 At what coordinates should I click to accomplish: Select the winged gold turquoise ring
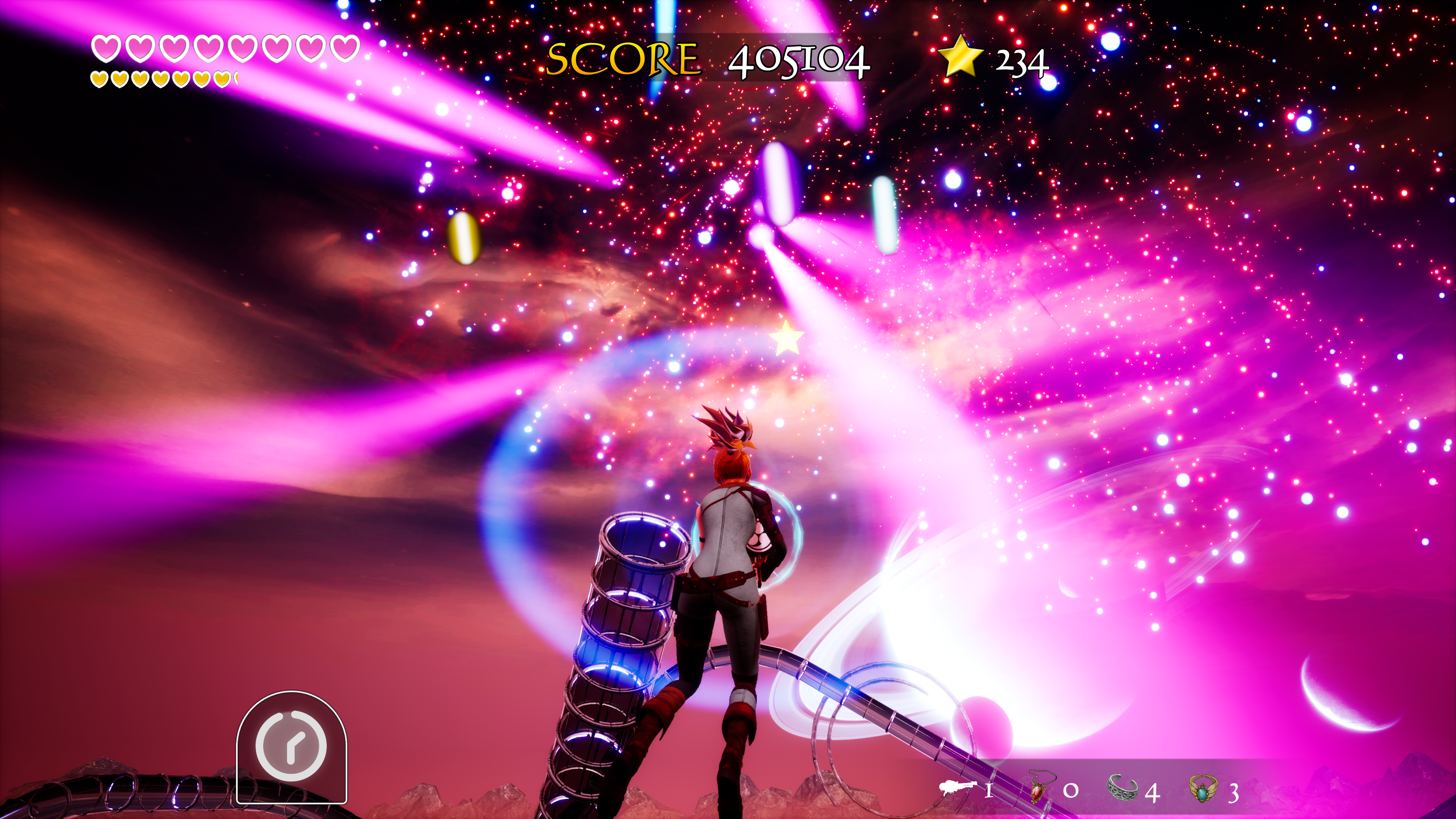pos(1203,788)
